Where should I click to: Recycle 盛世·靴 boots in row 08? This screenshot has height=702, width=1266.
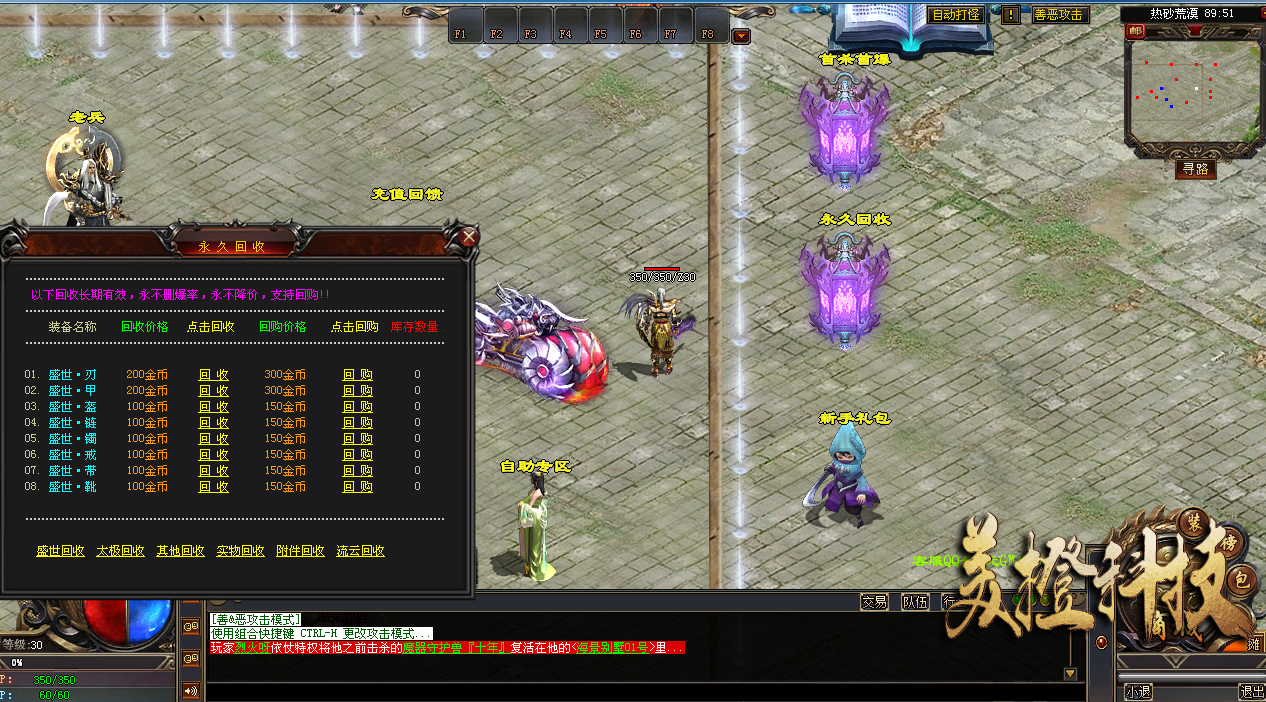click(x=213, y=487)
